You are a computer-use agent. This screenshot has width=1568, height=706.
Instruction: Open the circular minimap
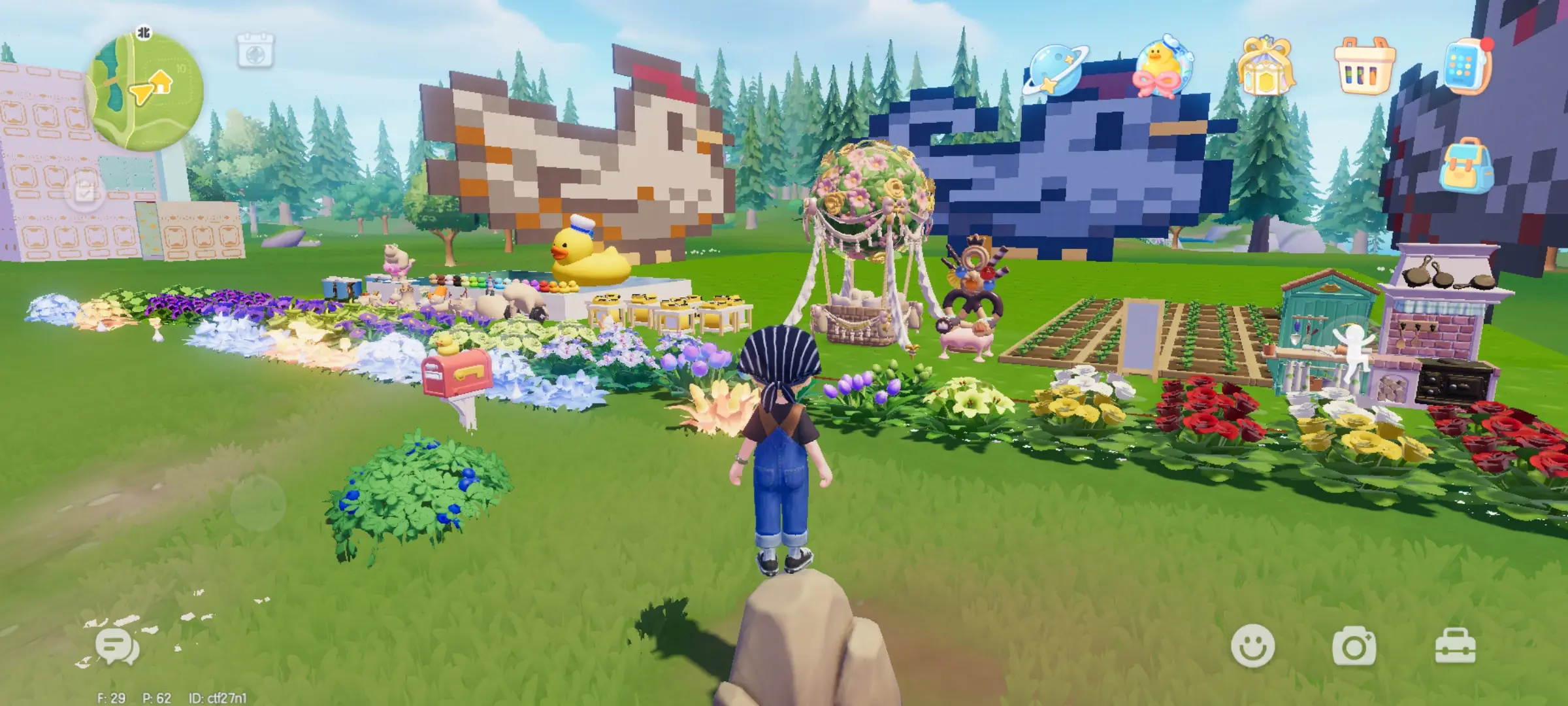pyautogui.click(x=144, y=93)
